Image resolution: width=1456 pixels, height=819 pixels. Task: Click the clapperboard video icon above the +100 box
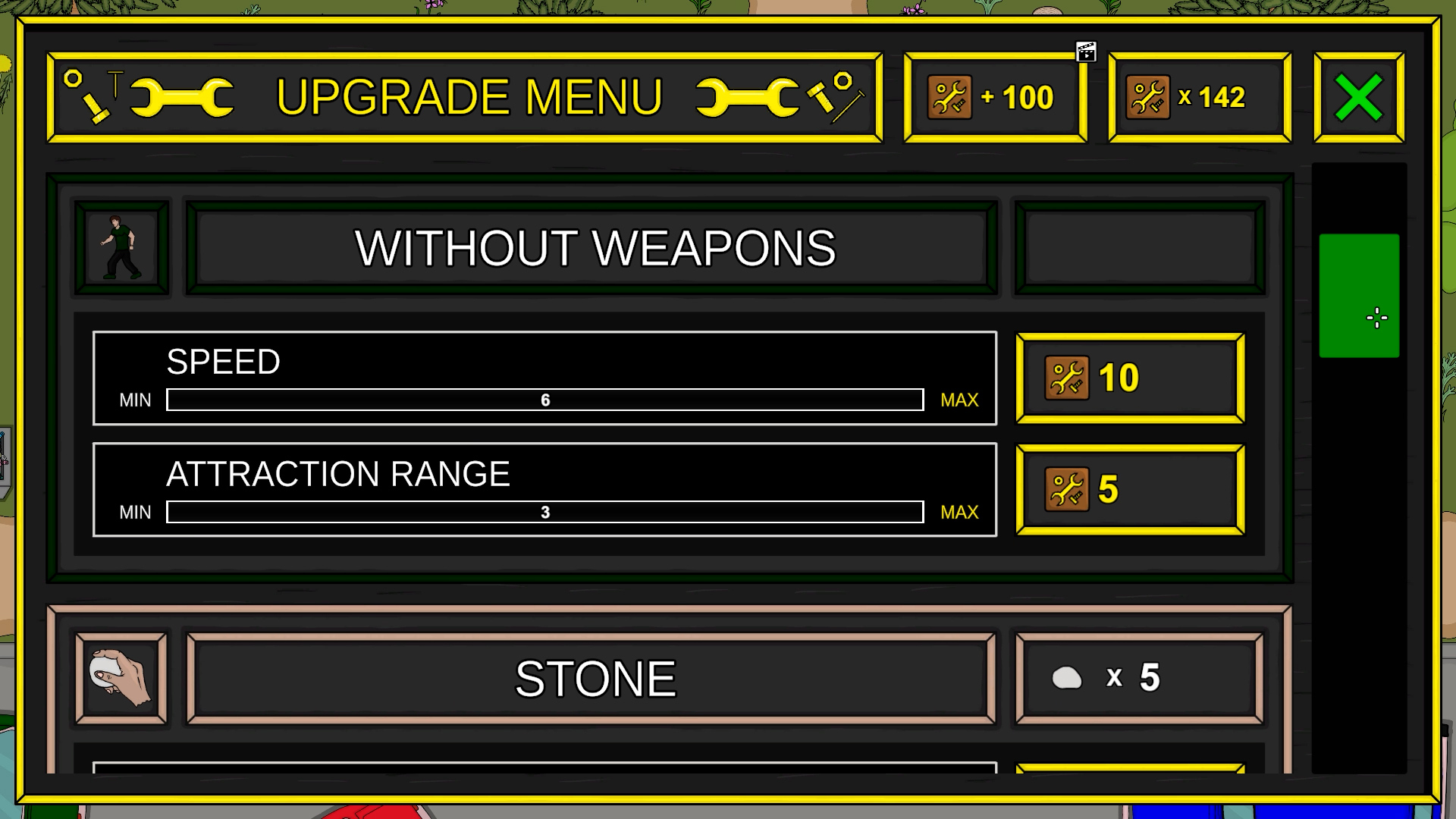(x=1087, y=52)
